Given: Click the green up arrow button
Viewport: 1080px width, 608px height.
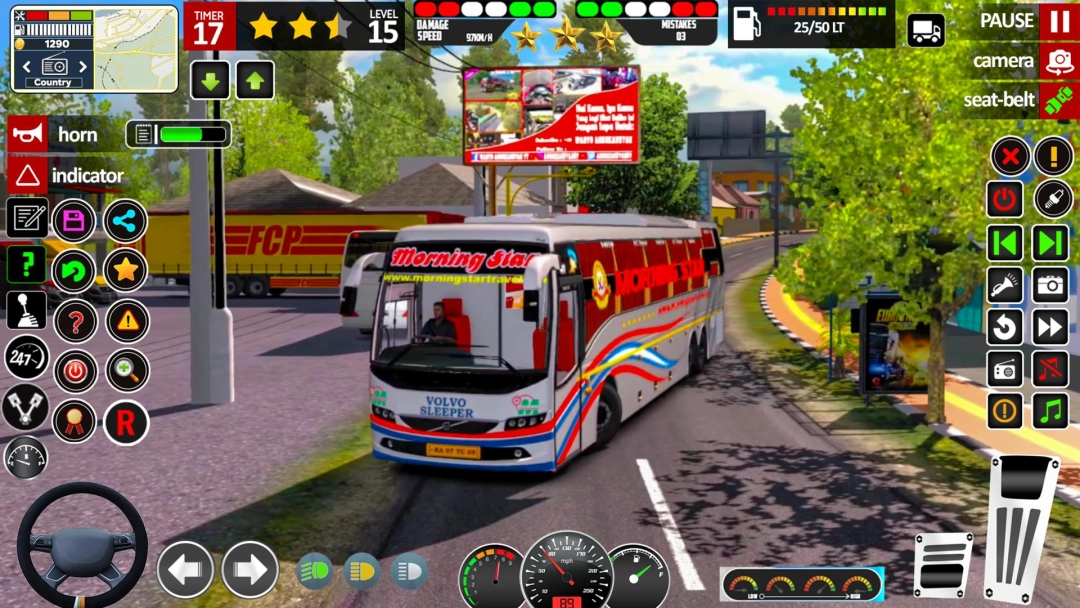Looking at the screenshot, I should [x=255, y=80].
